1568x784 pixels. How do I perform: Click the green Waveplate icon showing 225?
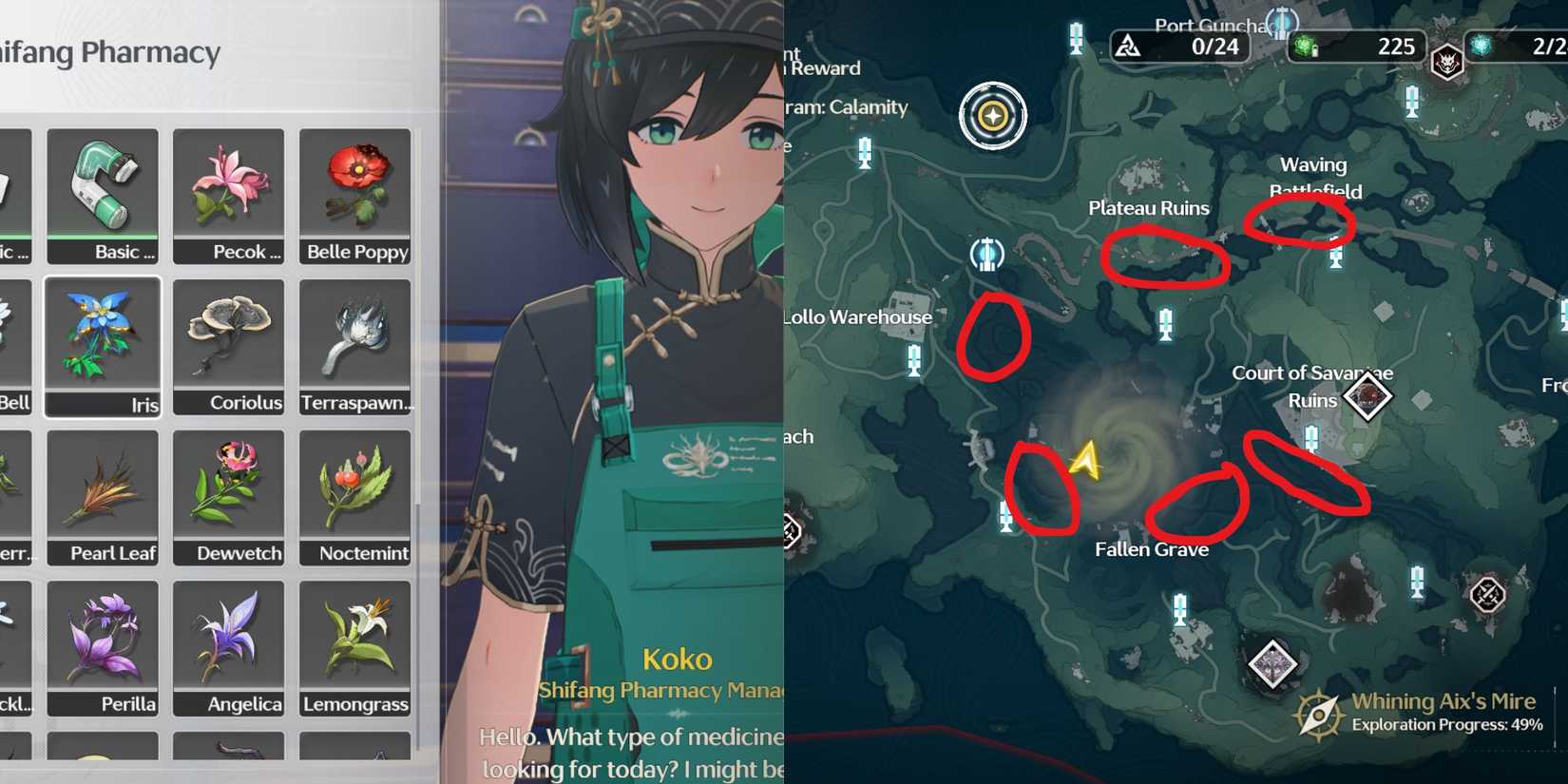(1302, 44)
